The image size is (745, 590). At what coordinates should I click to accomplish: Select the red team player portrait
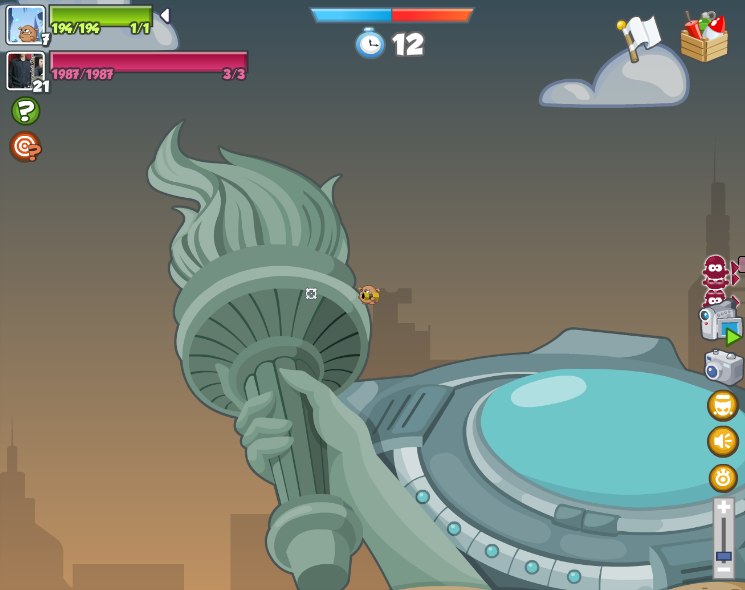point(24,71)
